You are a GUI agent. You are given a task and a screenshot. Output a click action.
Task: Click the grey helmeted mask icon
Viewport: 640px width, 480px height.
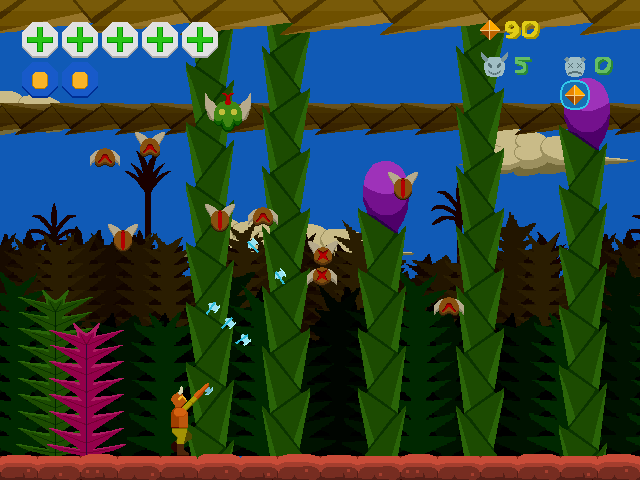574,67
